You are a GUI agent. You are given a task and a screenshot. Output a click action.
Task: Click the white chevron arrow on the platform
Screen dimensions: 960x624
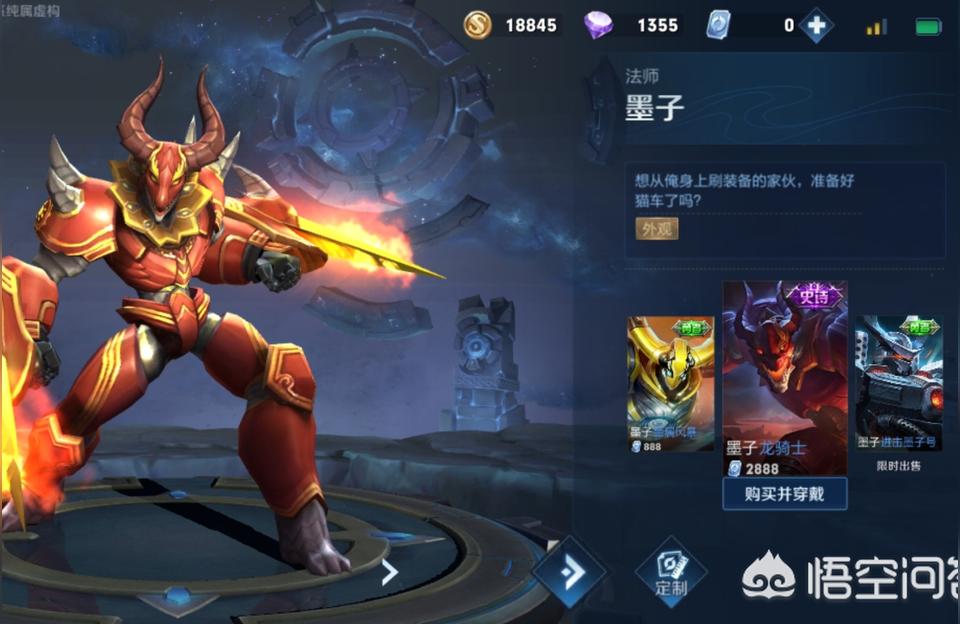390,572
